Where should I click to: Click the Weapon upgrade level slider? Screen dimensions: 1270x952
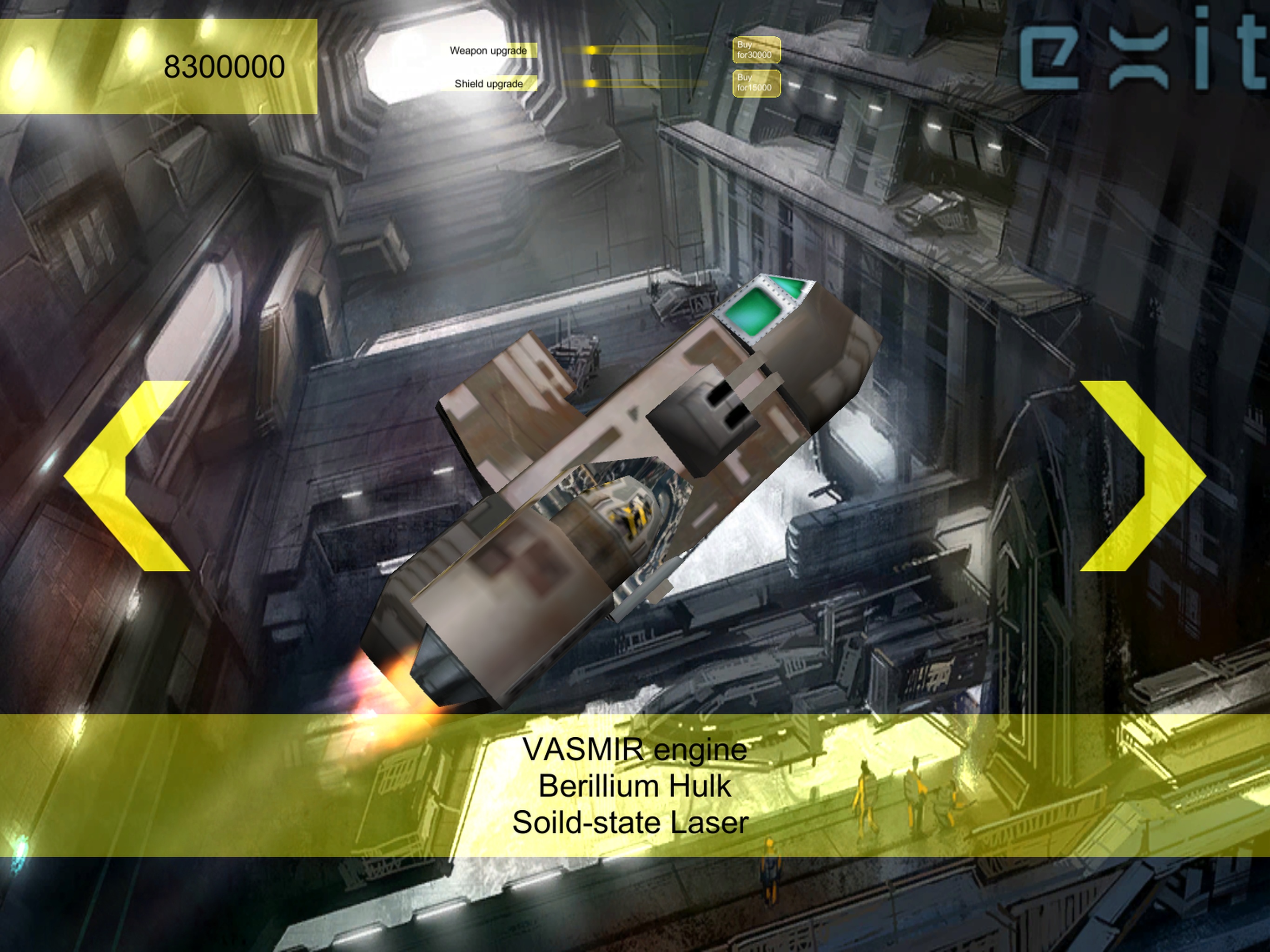[635, 51]
